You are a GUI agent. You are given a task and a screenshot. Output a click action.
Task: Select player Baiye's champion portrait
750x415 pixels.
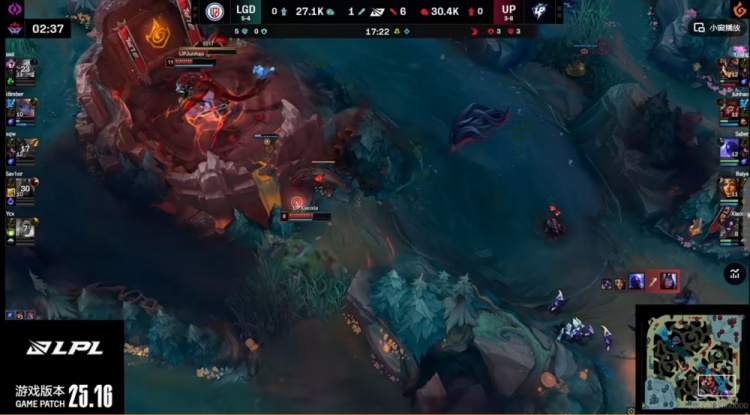[x=730, y=189]
